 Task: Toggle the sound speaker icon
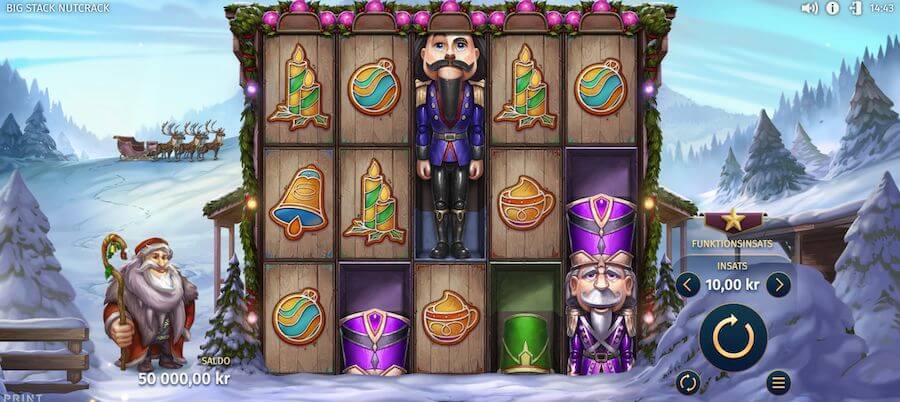[810, 8]
